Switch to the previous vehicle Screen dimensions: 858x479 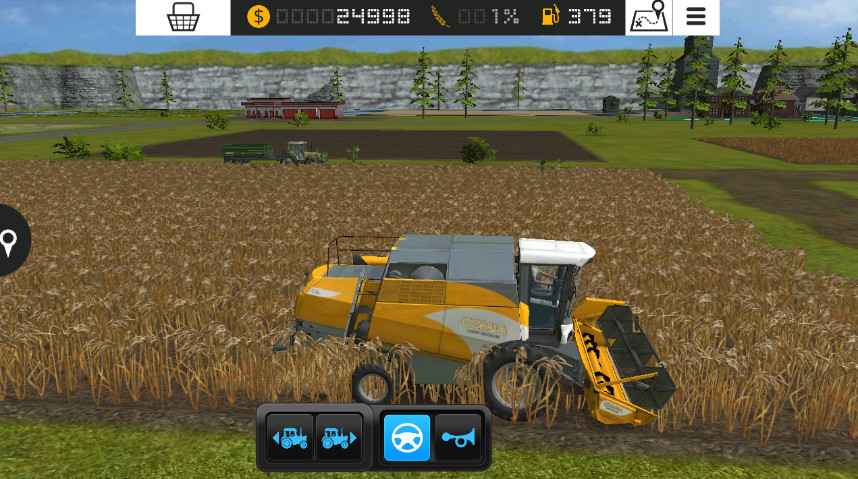coord(290,438)
